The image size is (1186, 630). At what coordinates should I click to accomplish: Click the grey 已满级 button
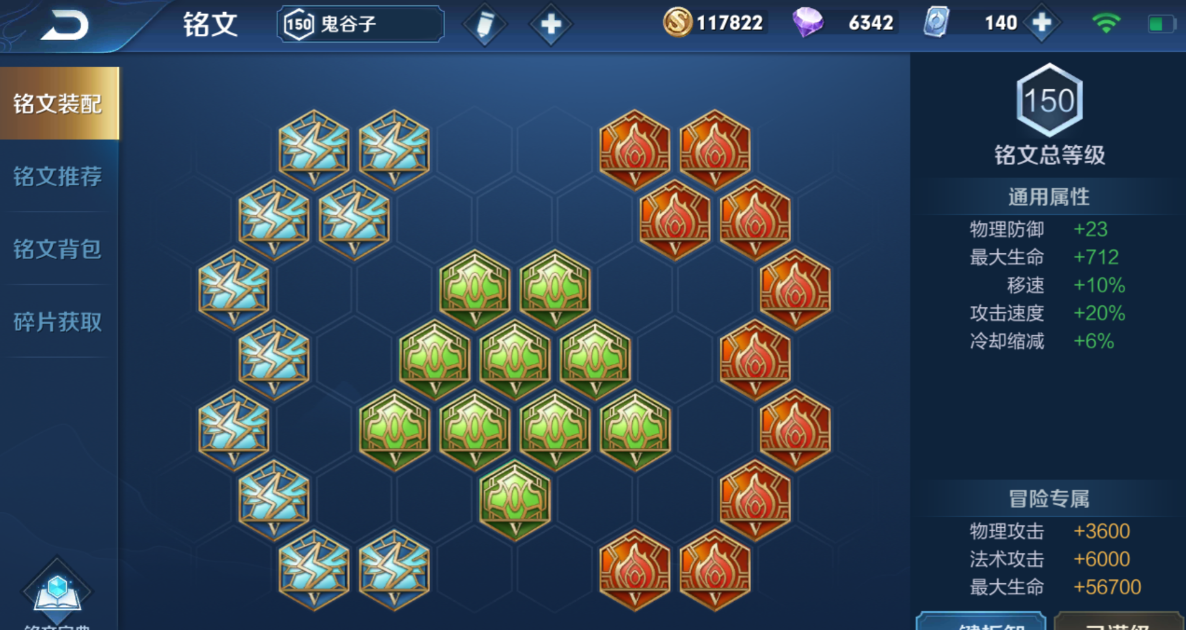coord(1120,621)
